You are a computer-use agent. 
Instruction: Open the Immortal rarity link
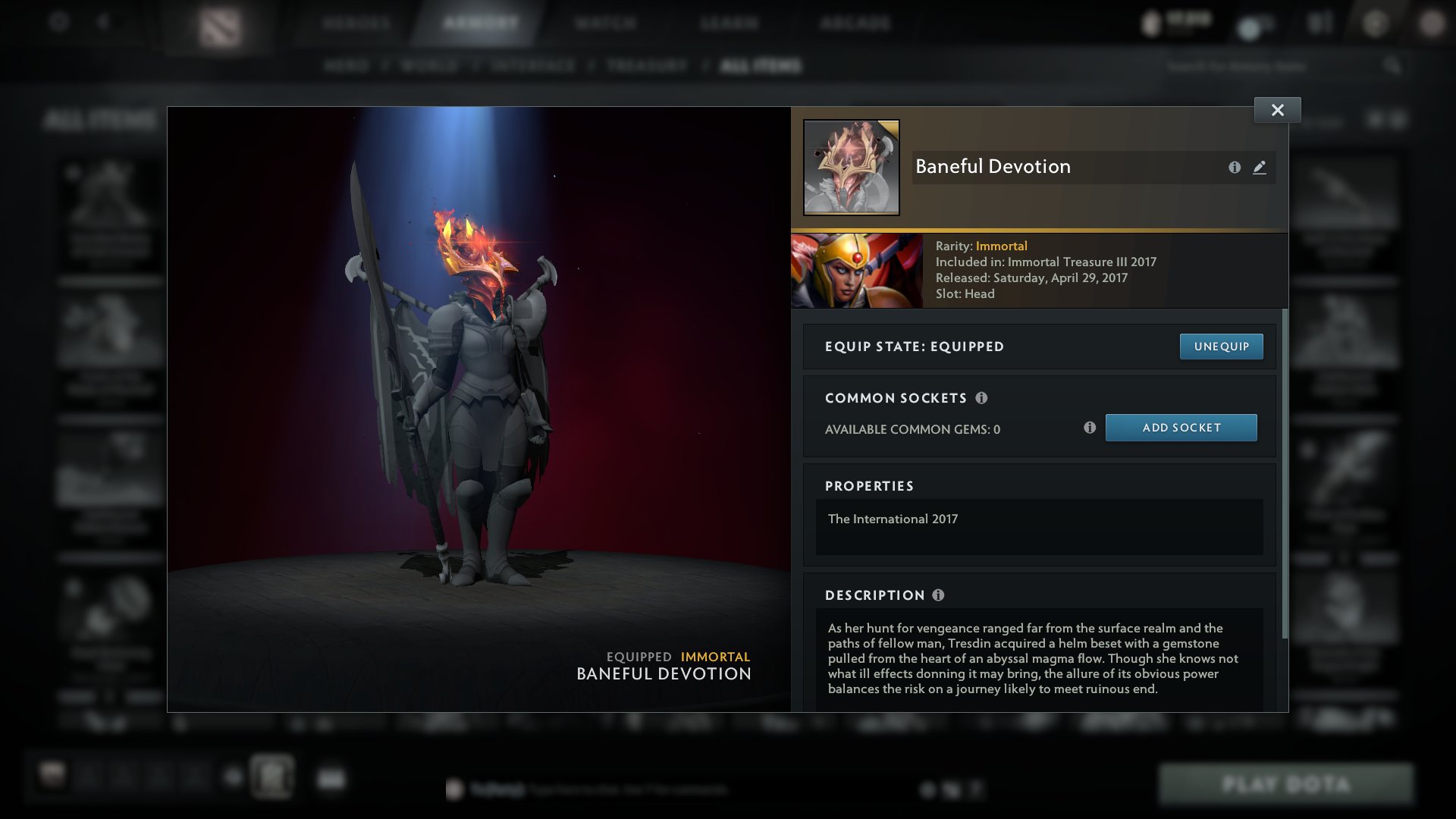1001,246
